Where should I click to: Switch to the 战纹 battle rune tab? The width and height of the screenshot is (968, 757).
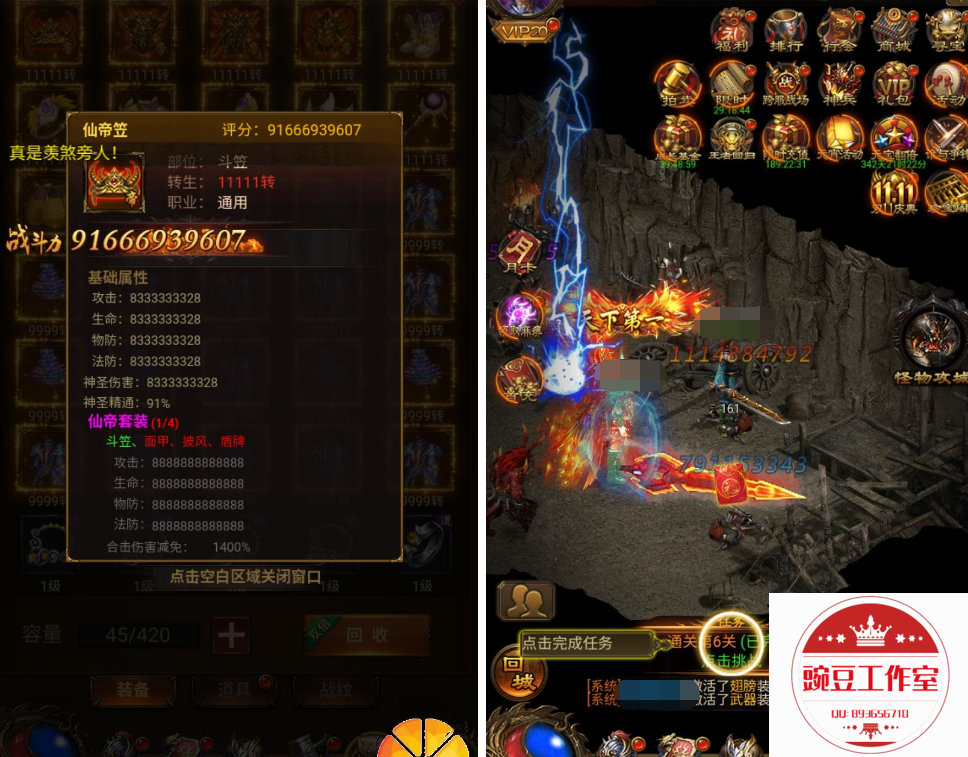pos(334,689)
